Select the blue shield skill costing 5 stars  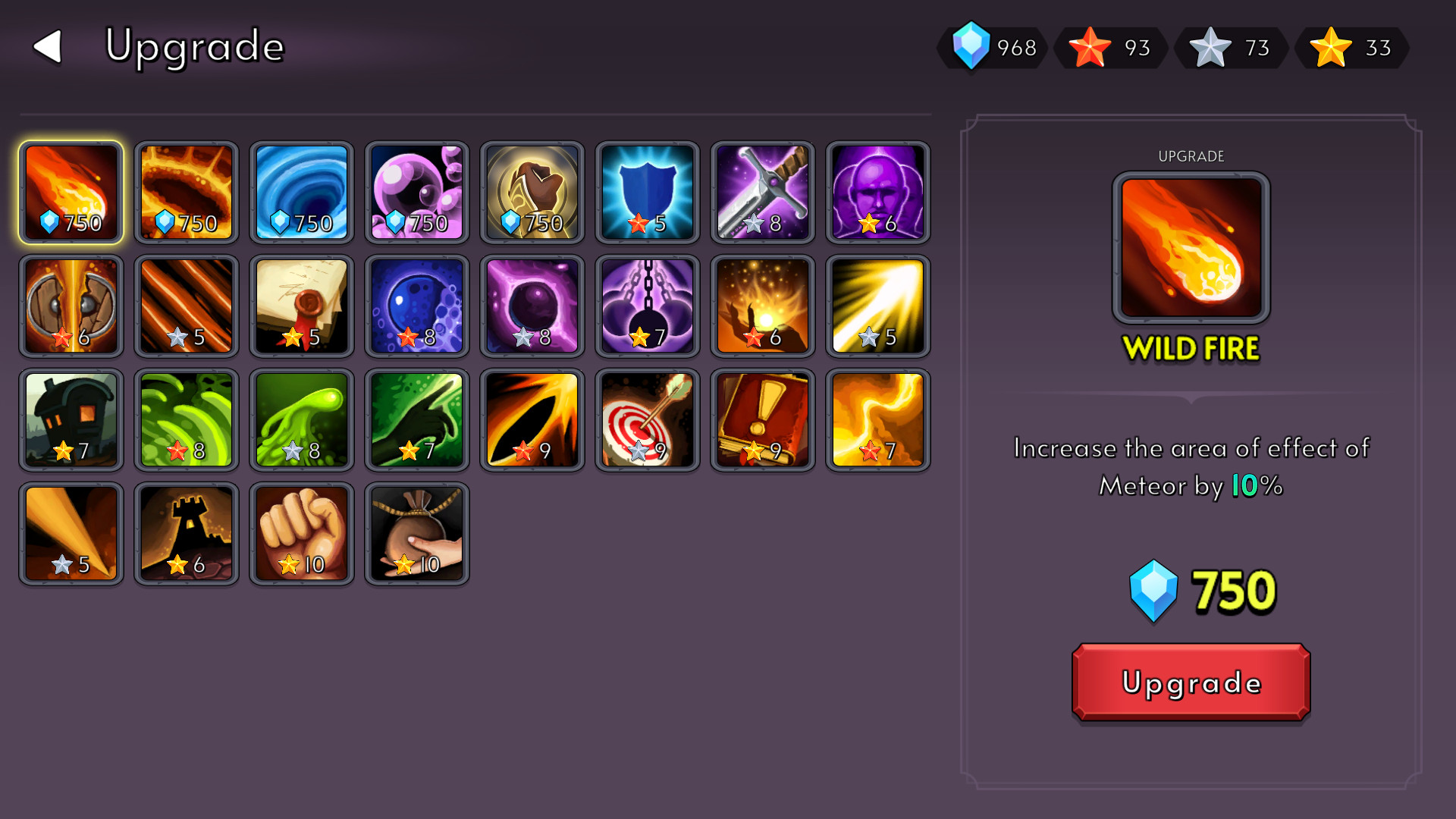tap(647, 191)
